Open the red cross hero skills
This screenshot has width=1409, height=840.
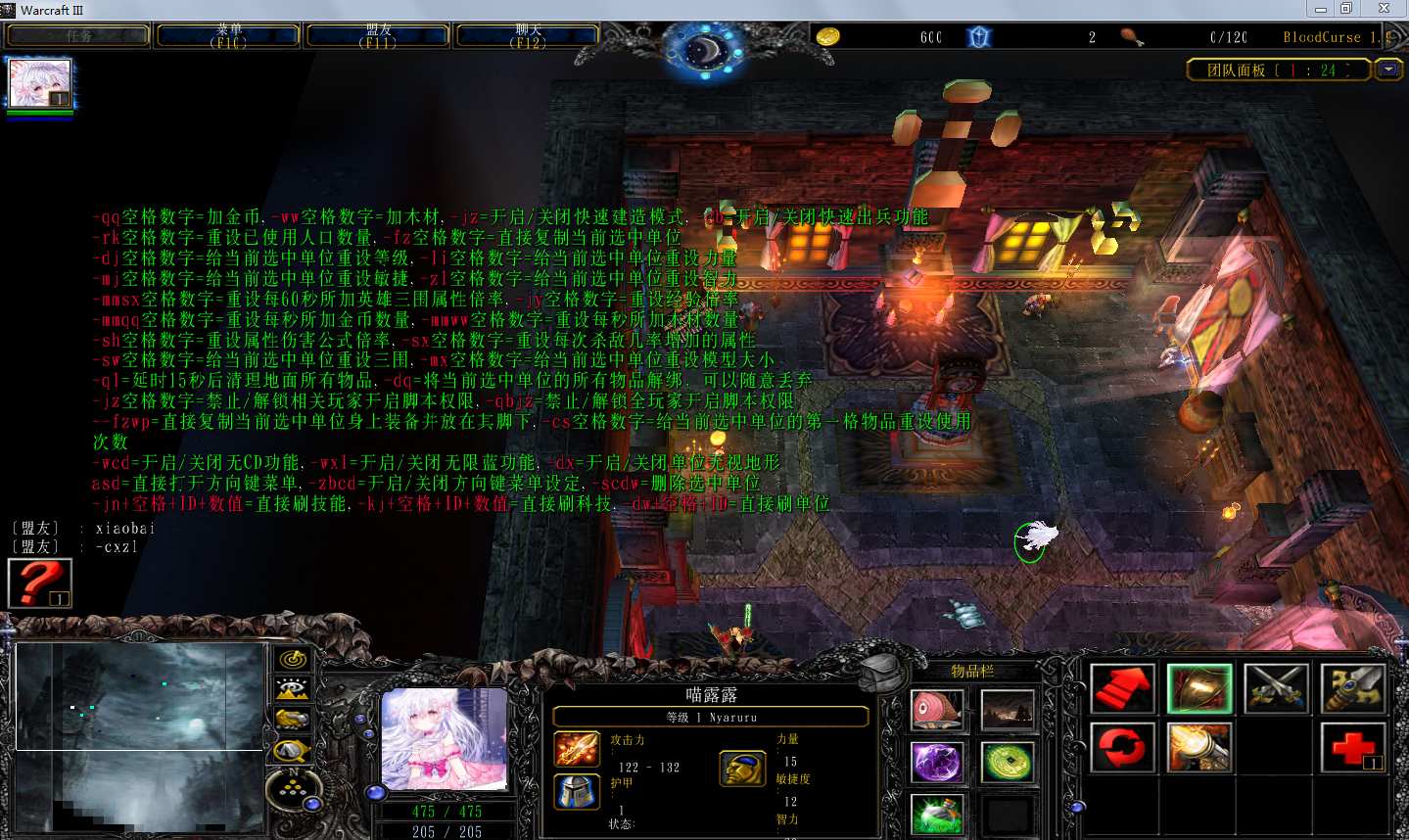pyautogui.click(x=1352, y=747)
